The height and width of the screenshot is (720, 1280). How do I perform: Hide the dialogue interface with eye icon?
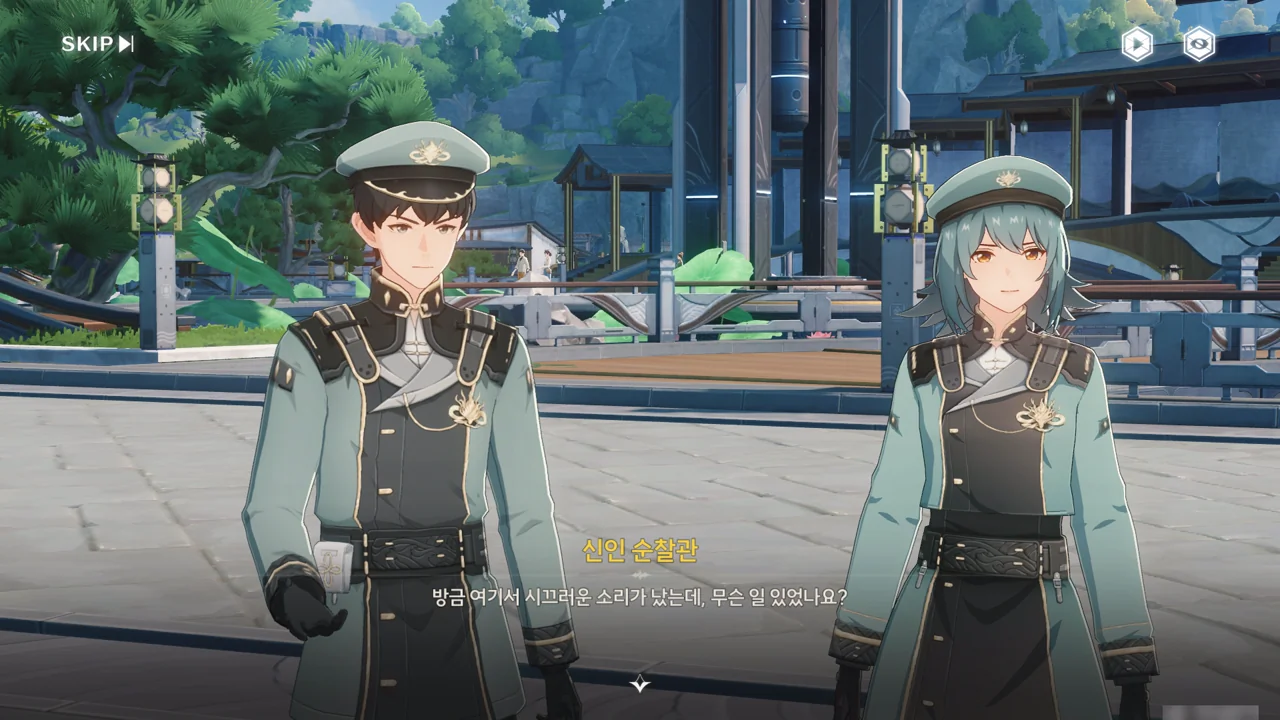click(1198, 44)
